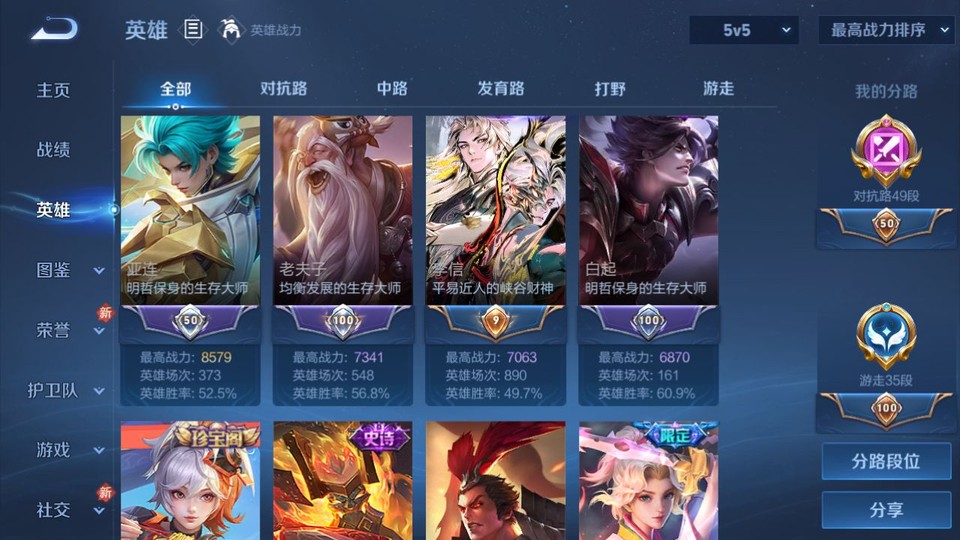Switch to the 对抗路 tab

283,88
